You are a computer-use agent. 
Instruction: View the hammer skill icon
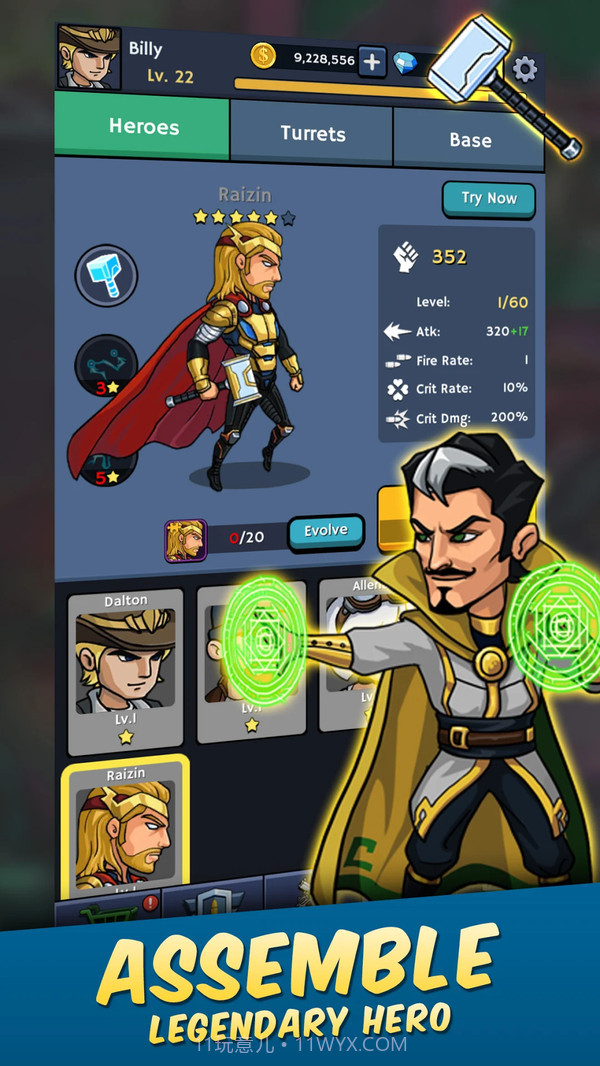tap(106, 275)
